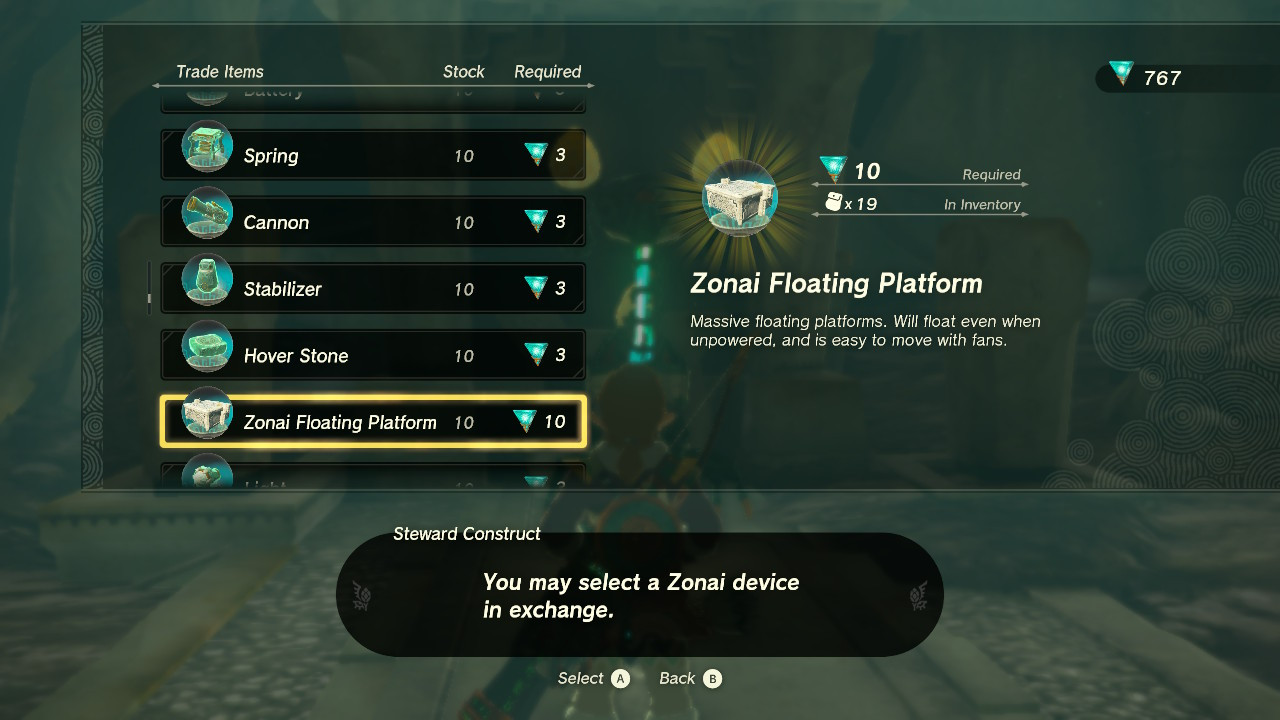Click the Trade Items column header

220,71
